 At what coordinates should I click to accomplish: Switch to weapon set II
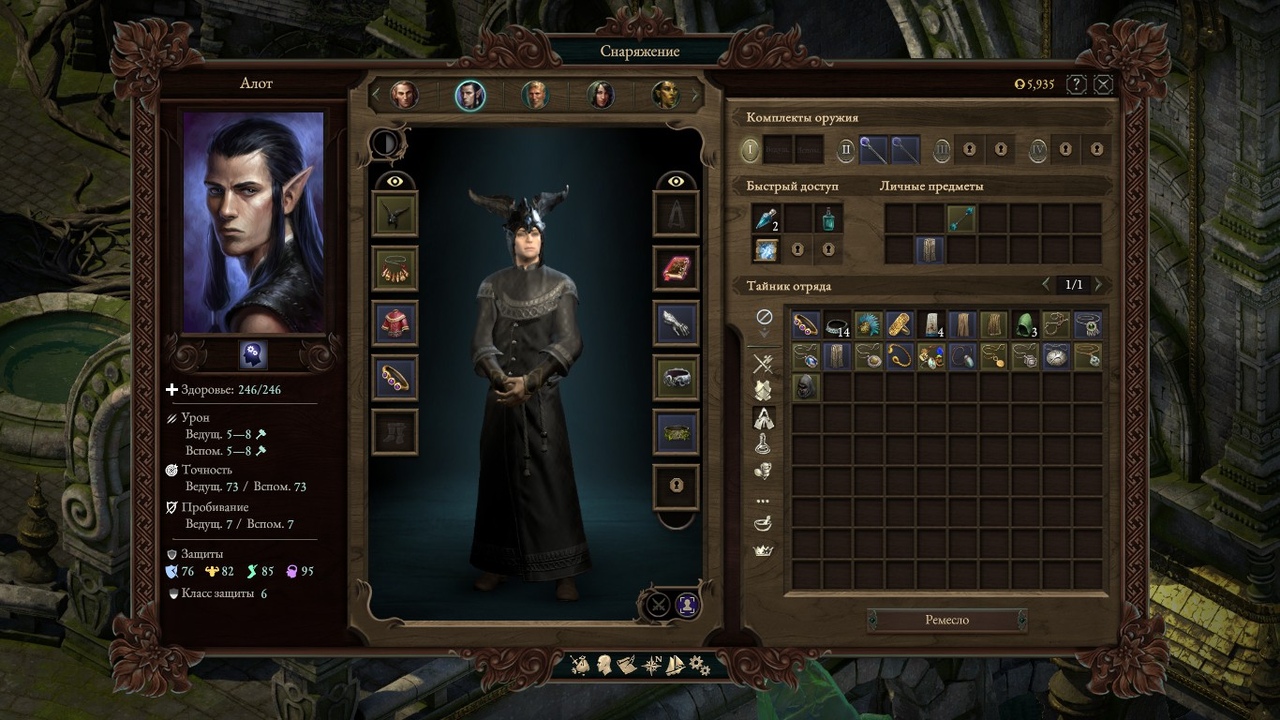click(846, 150)
